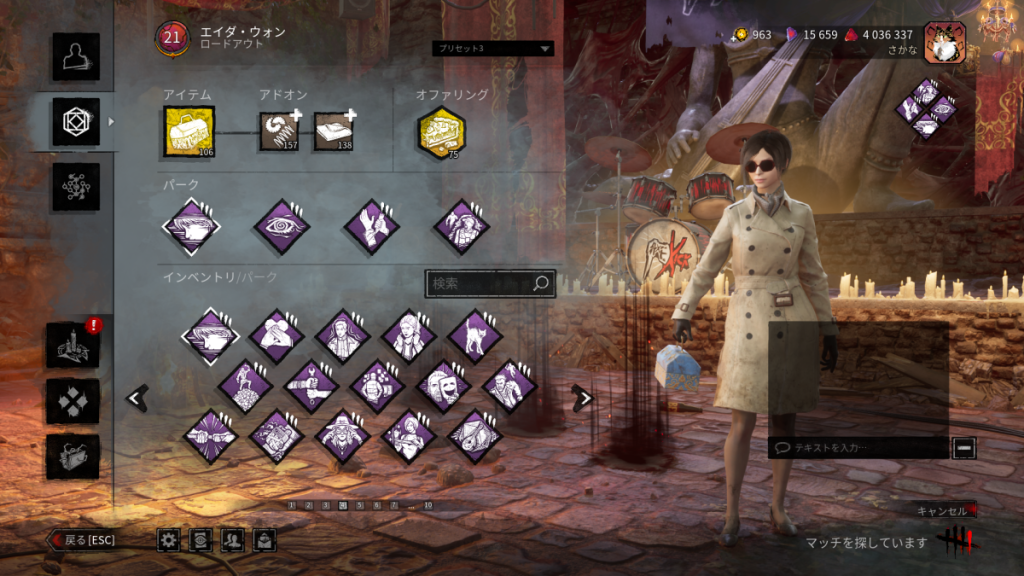
Task: Go to previous perk inventory page arrow
Action: [x=137, y=398]
